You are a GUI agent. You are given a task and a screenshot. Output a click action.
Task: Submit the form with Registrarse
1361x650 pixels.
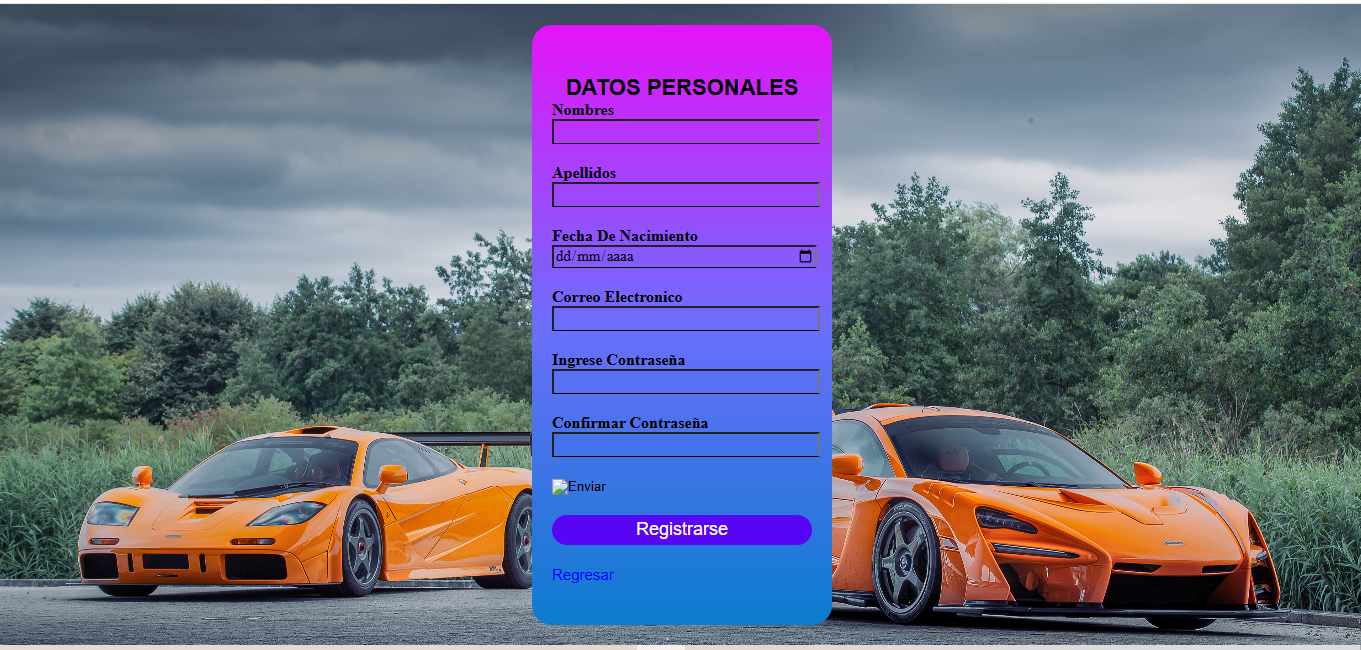[682, 530]
